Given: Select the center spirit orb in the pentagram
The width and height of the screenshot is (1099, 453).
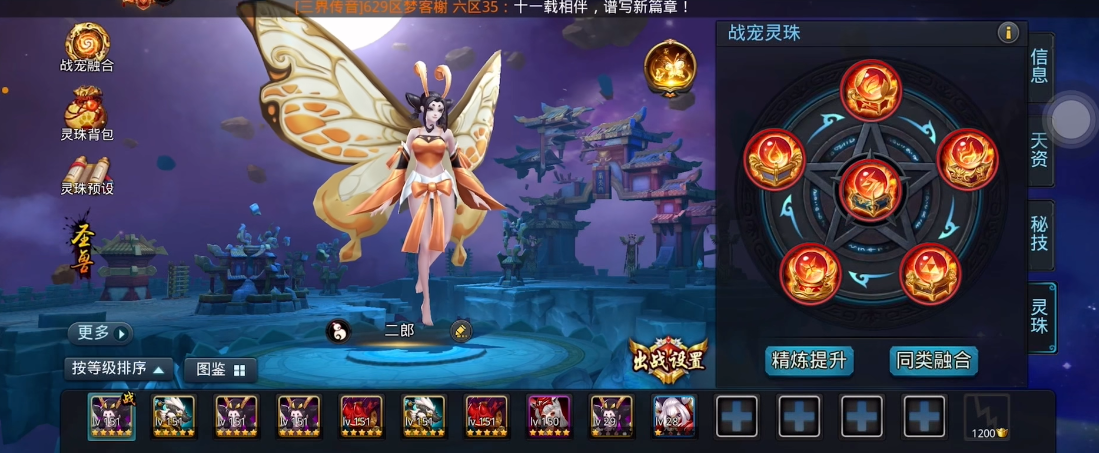Looking at the screenshot, I should pos(871,188).
